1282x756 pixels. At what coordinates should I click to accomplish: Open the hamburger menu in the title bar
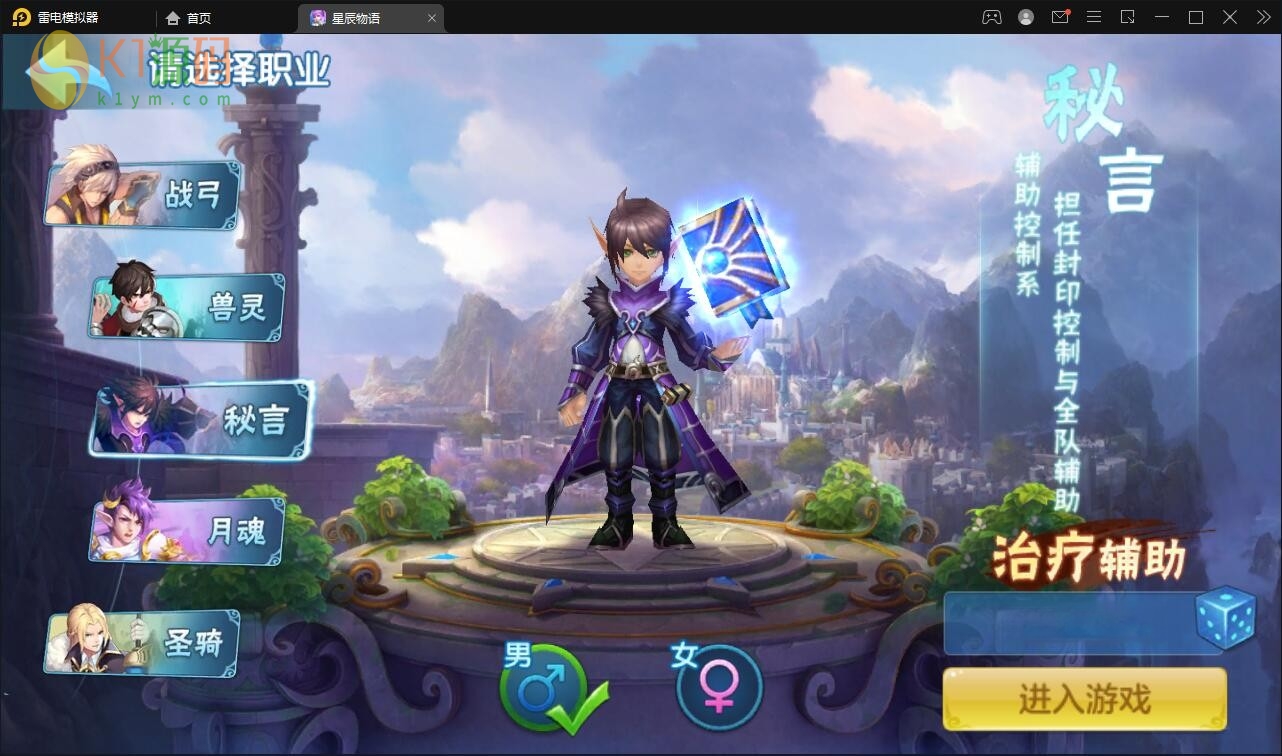(x=1093, y=17)
